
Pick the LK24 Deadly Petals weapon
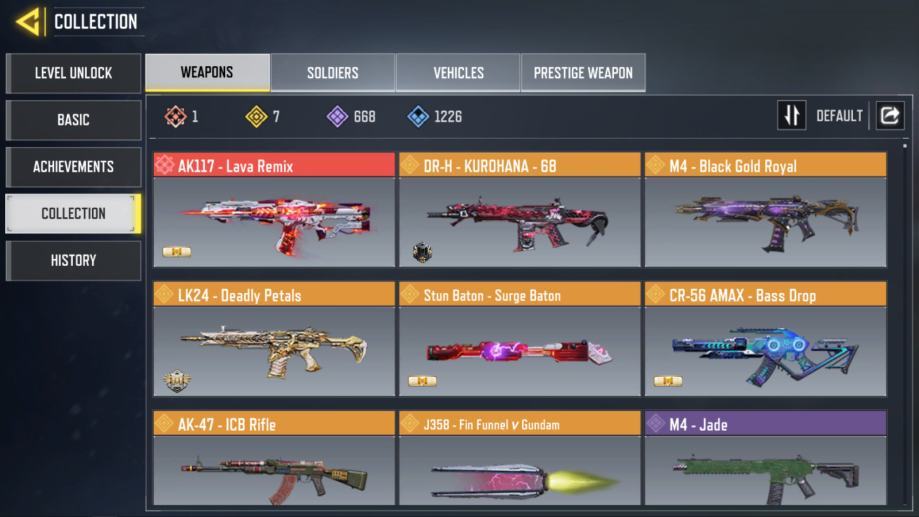[274, 340]
